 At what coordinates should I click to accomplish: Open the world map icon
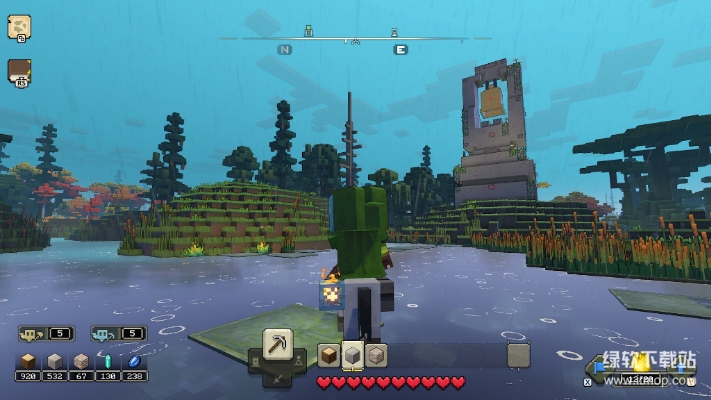point(18,27)
